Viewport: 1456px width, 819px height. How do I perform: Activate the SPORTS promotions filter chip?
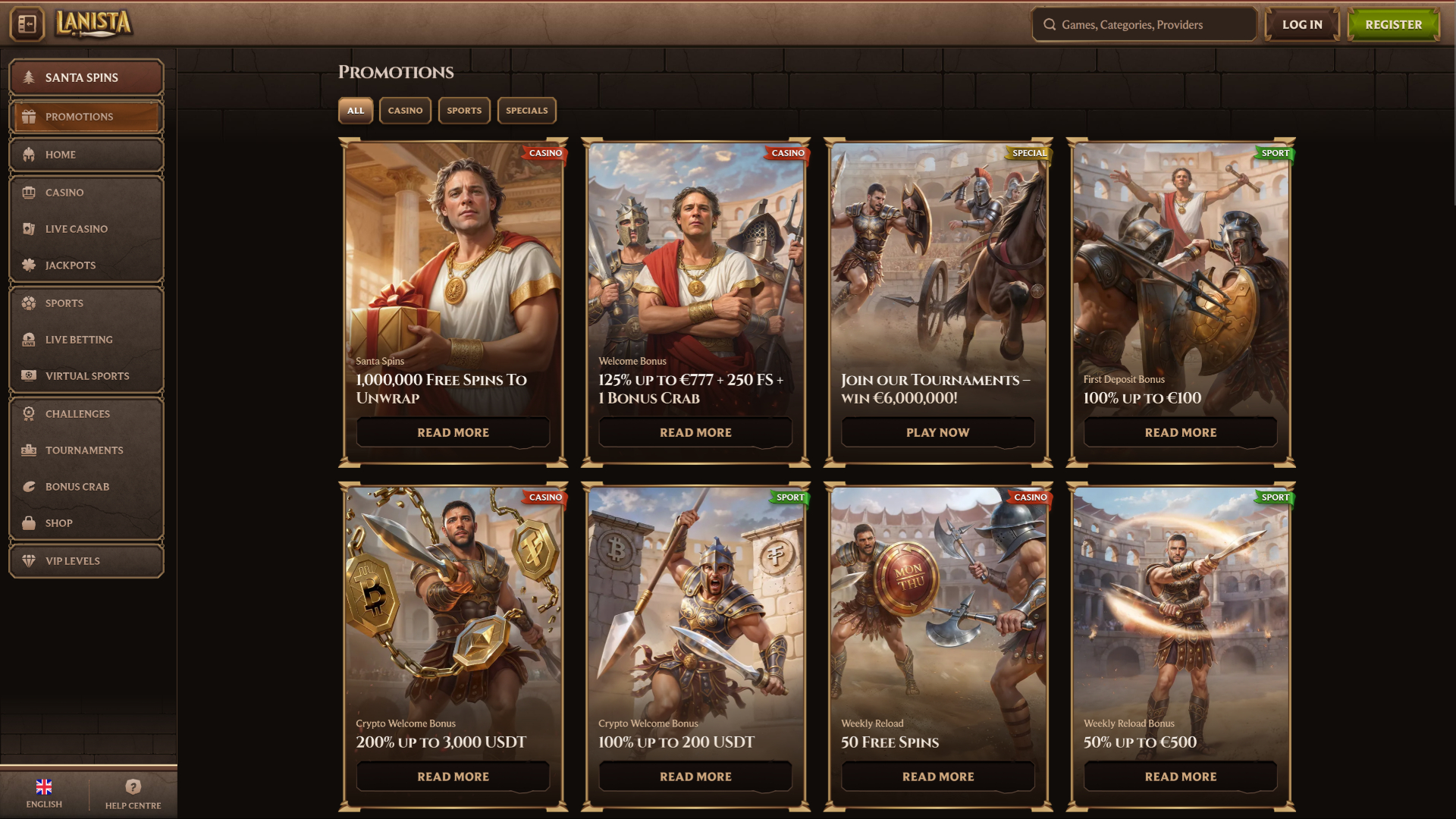[463, 110]
